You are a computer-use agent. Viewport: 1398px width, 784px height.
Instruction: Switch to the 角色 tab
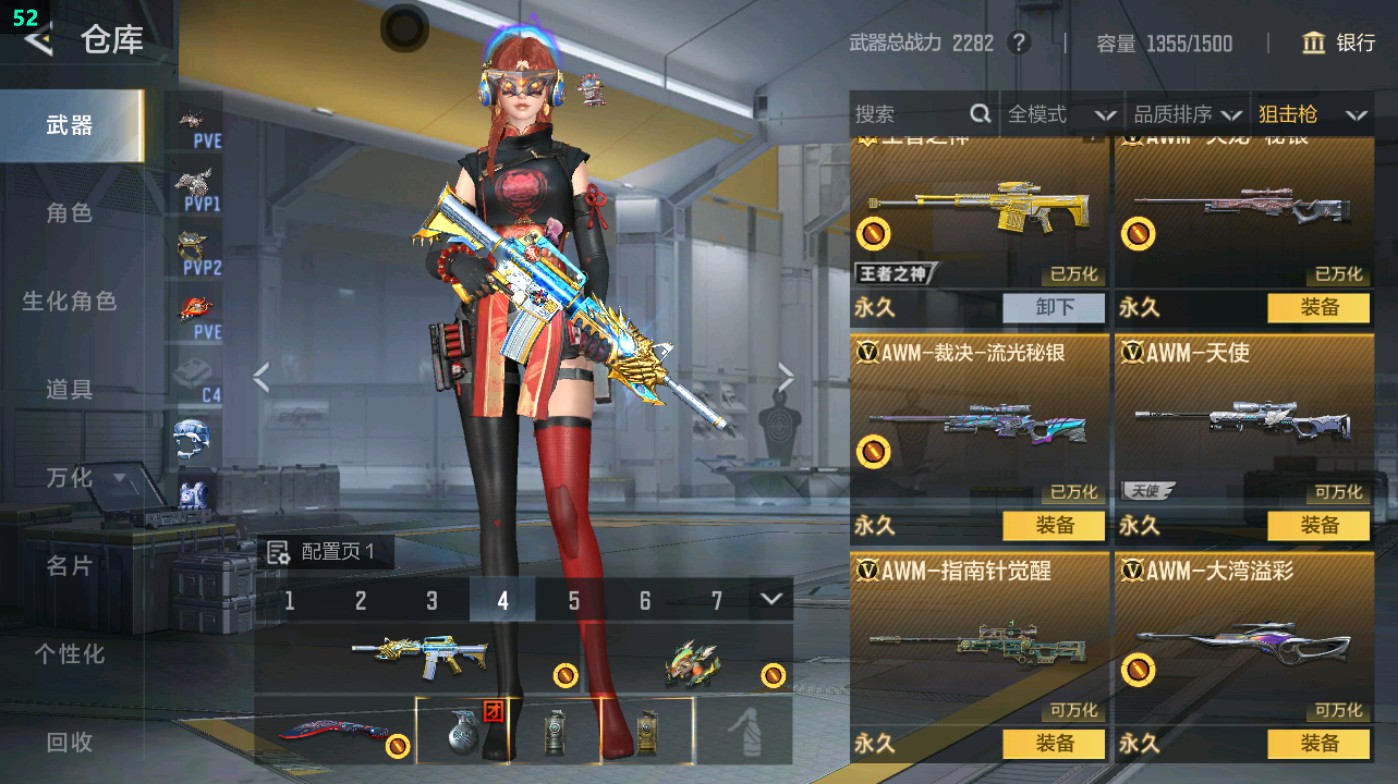coord(68,213)
